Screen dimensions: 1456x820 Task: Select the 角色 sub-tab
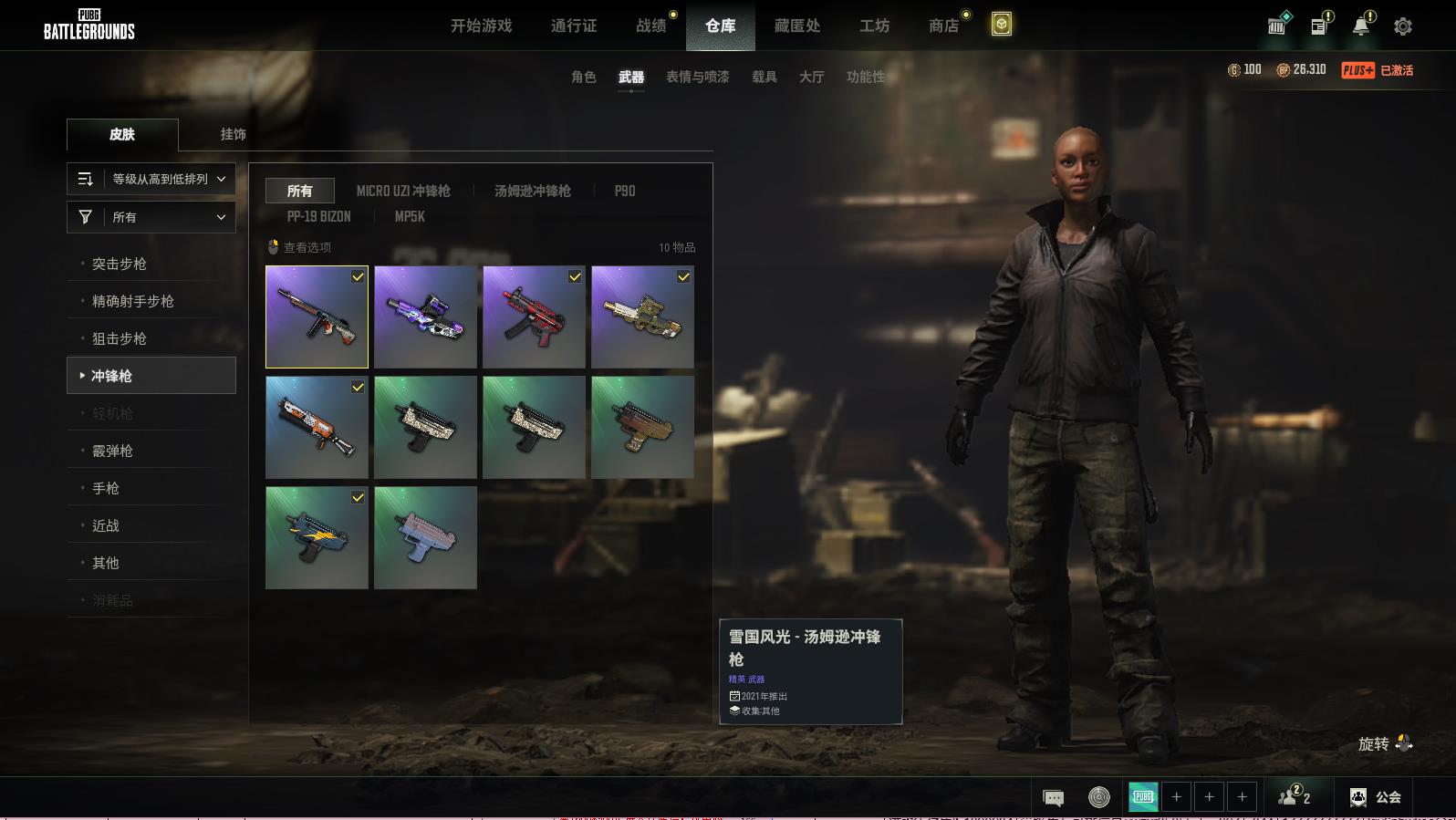pyautogui.click(x=584, y=77)
